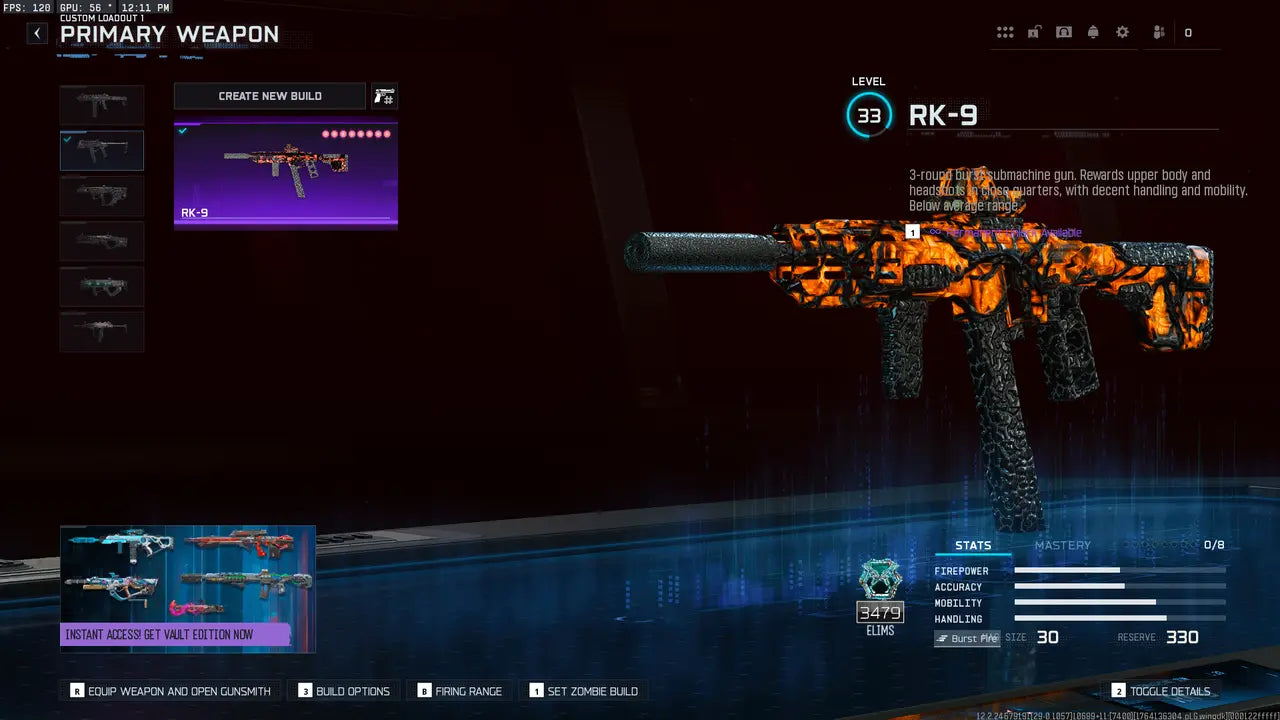1280x720 pixels.
Task: Switch to the Mastery tab
Action: pos(1063,545)
